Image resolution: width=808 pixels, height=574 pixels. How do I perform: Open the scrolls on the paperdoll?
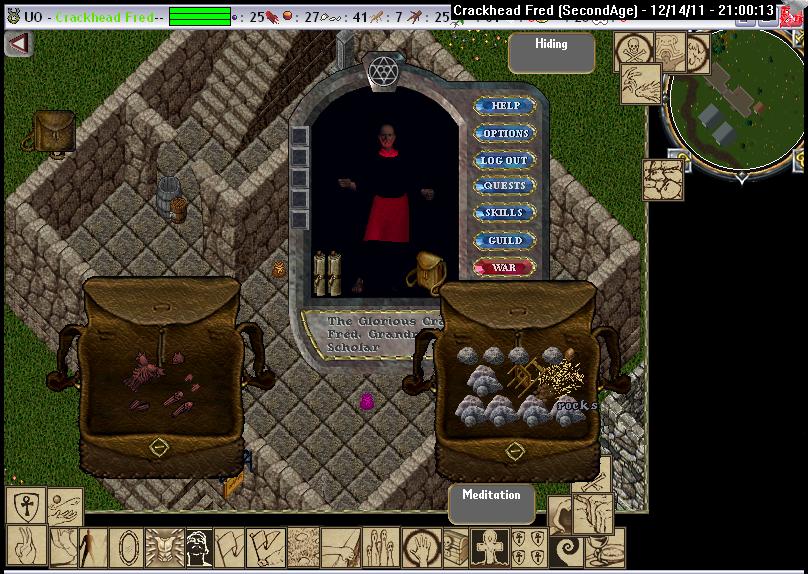pyautogui.click(x=327, y=272)
